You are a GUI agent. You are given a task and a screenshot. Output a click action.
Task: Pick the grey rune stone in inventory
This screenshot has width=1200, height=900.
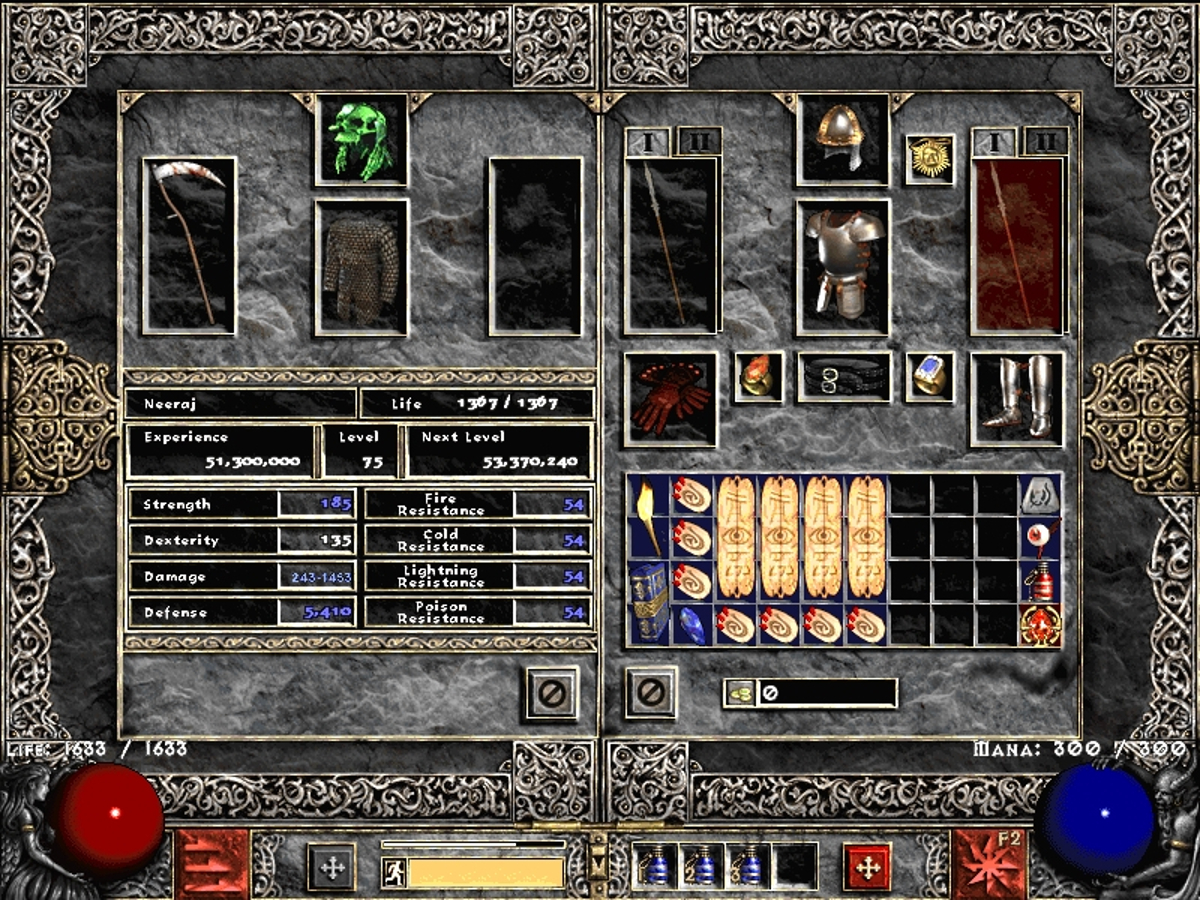[1039, 495]
